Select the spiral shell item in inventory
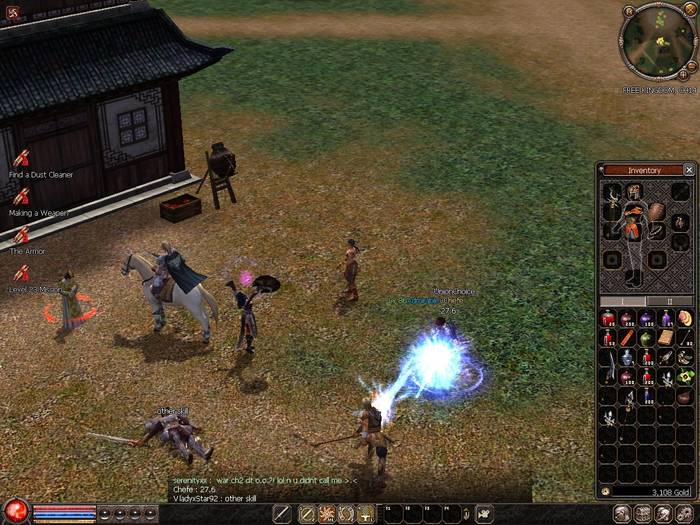This screenshot has height=525, width=700. (x=685, y=319)
